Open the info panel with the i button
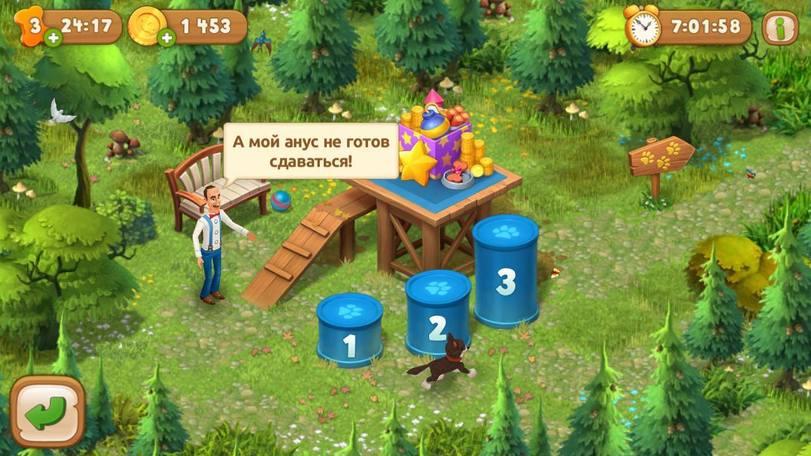This screenshot has width=811, height=456. [781, 27]
